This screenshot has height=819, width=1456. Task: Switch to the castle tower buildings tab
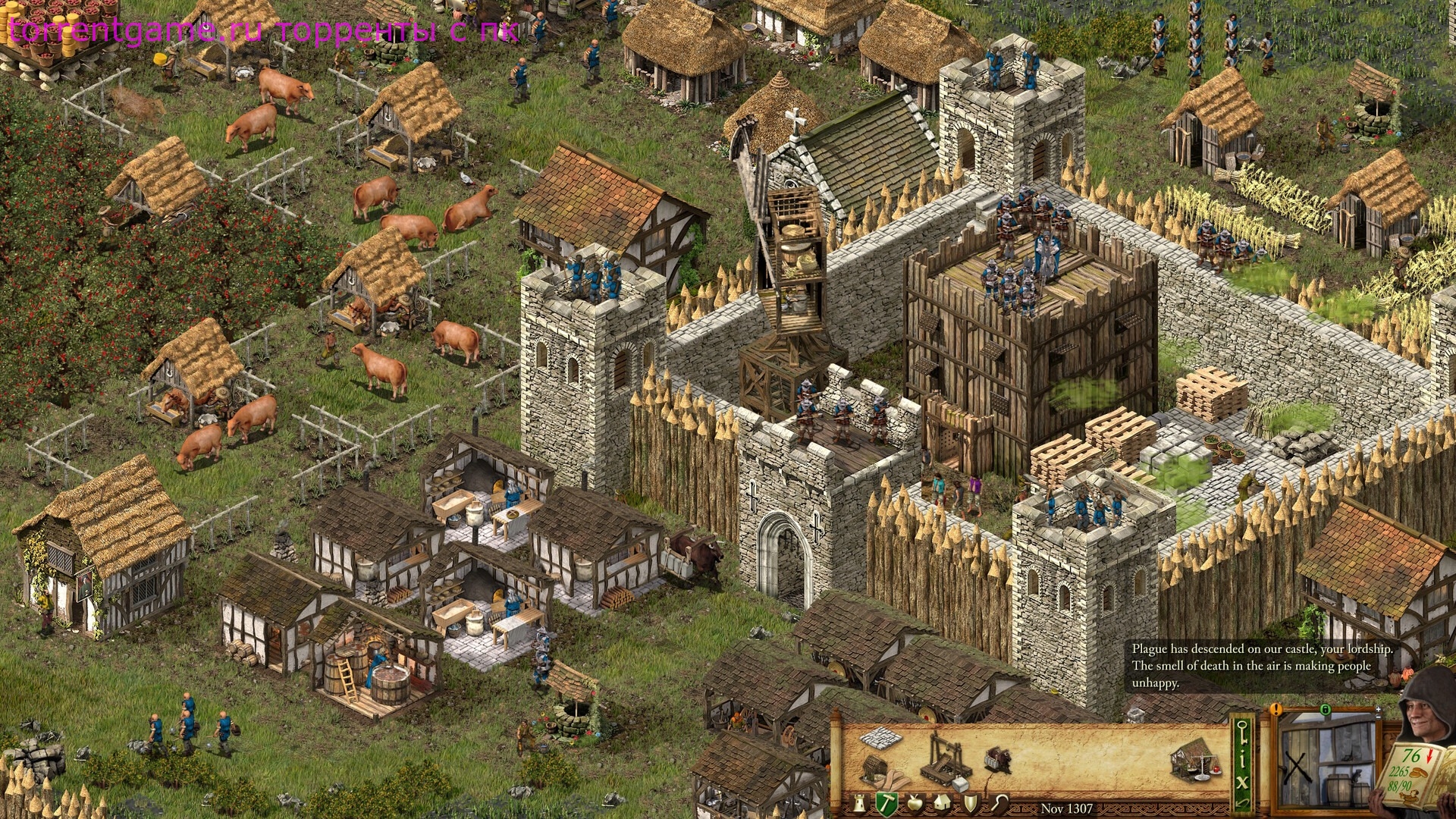(x=859, y=803)
